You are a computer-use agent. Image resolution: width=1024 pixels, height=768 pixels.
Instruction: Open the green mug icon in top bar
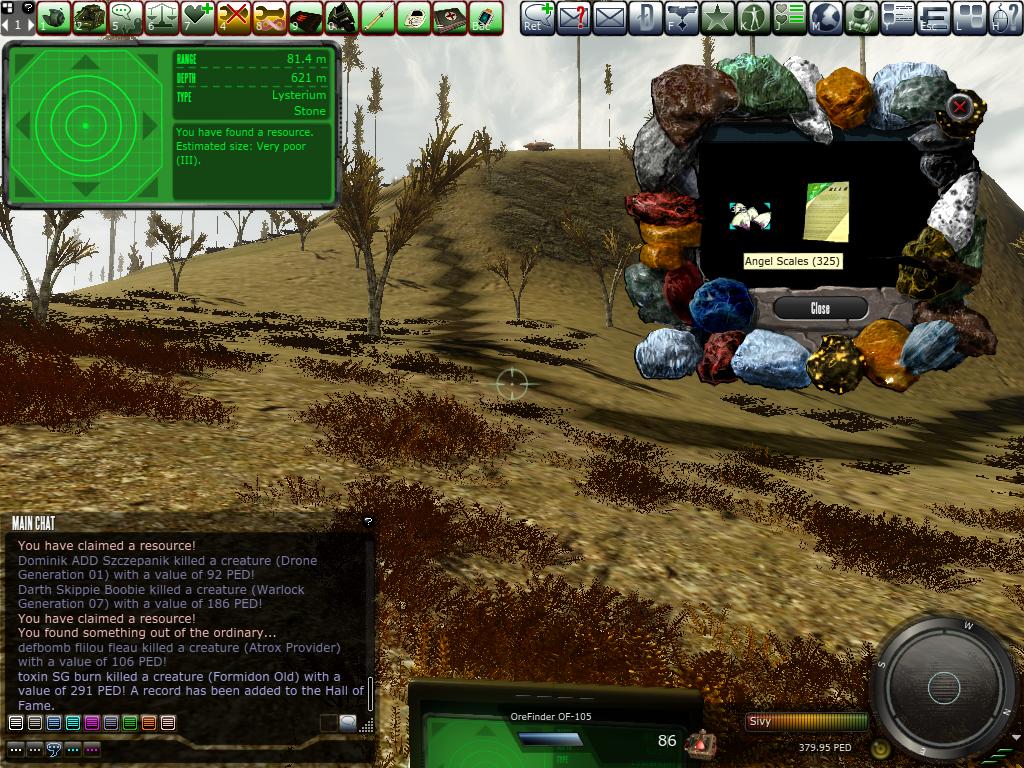click(x=861, y=17)
